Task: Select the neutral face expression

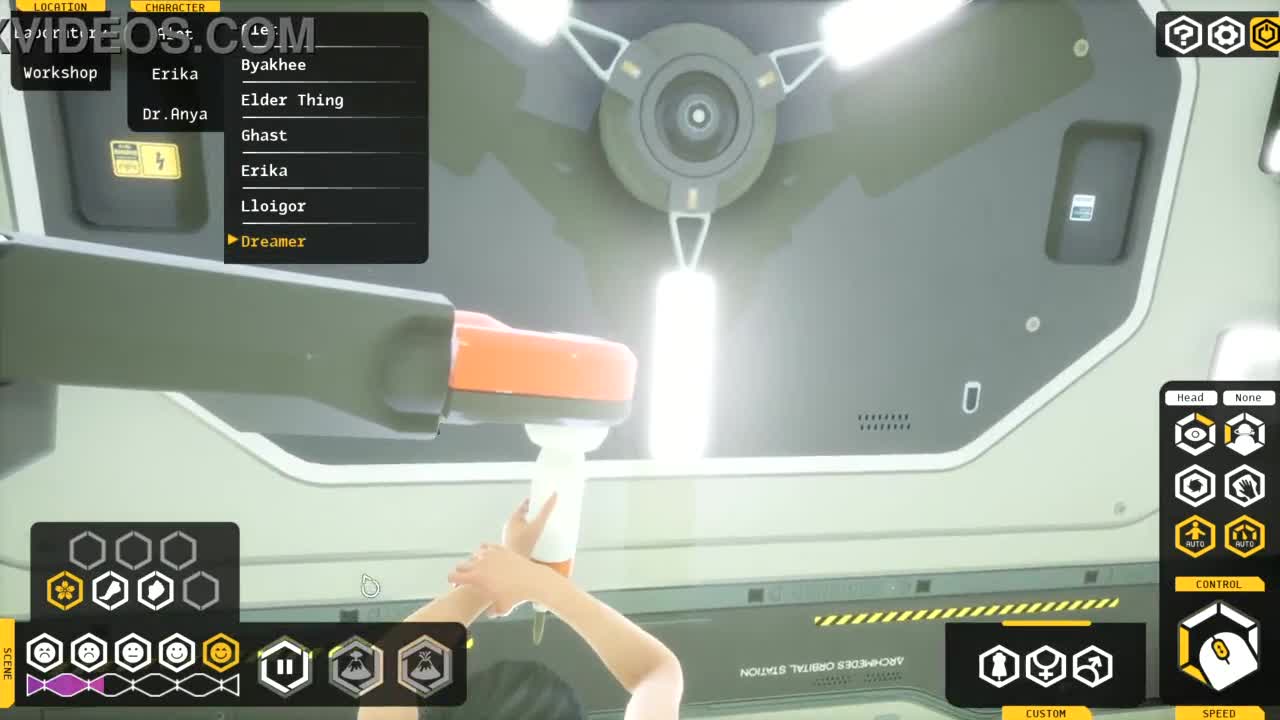Action: [x=133, y=653]
